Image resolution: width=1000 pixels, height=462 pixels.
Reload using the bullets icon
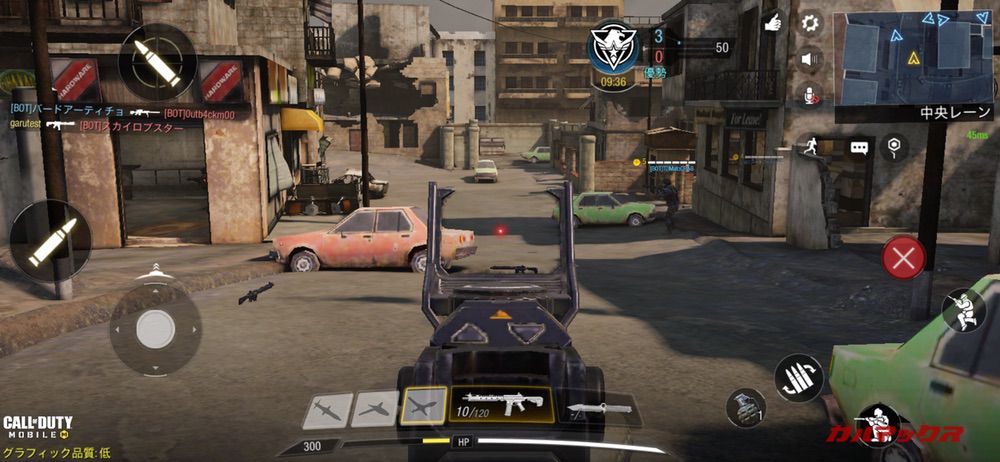[x=799, y=379]
